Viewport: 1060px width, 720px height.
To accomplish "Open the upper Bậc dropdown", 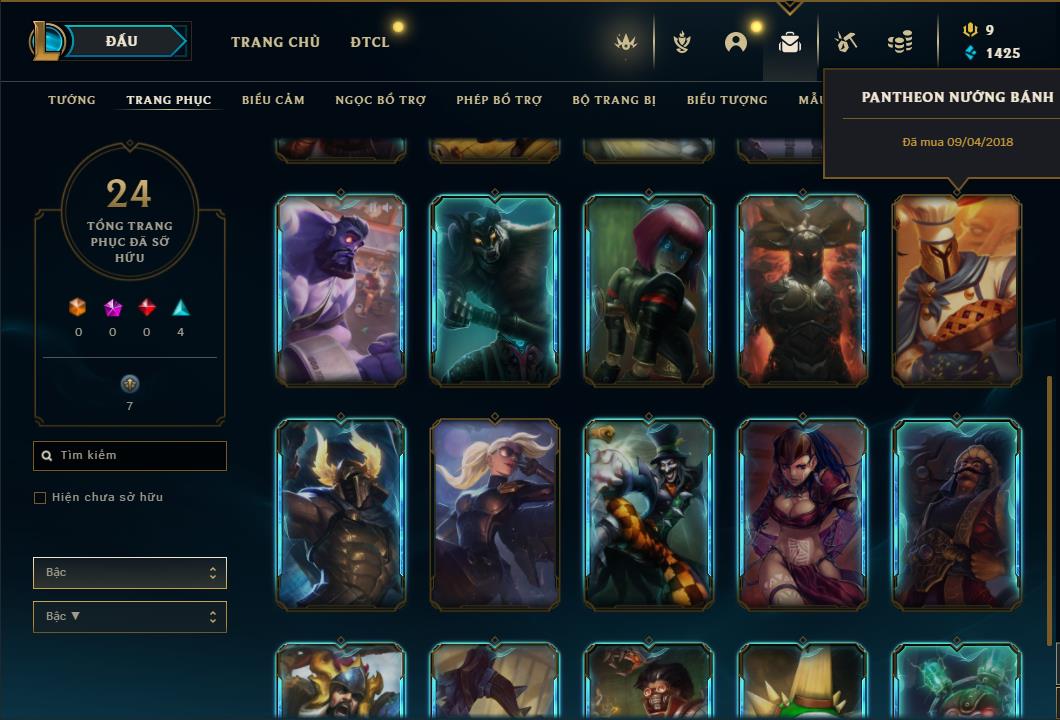I will click(130, 573).
